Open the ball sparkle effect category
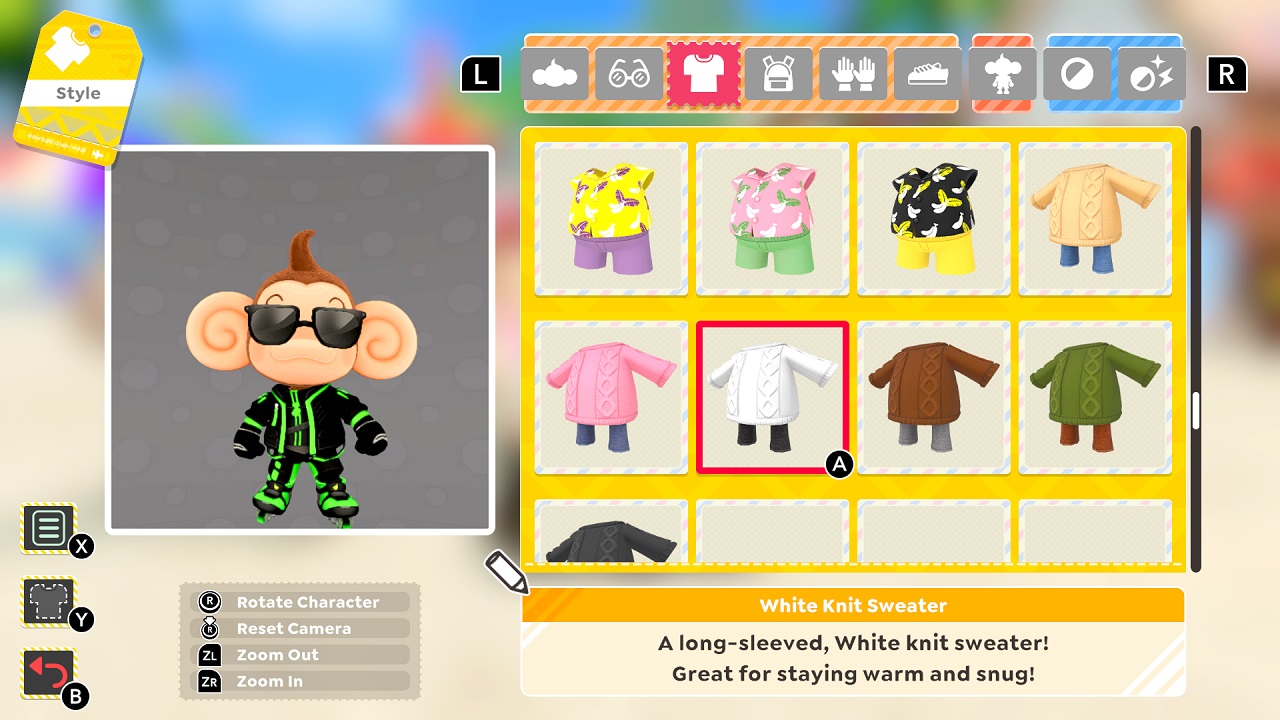Screen dimensions: 1280x720 coord(1151,74)
